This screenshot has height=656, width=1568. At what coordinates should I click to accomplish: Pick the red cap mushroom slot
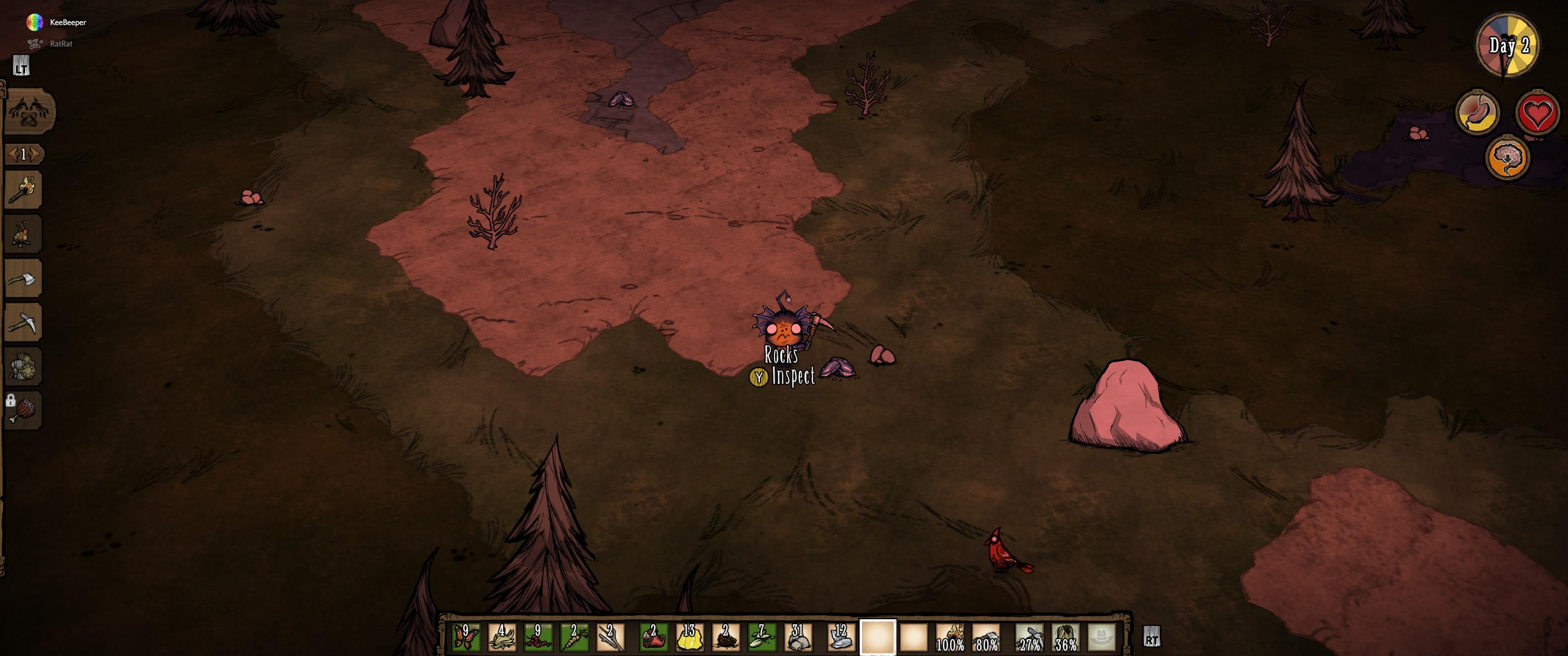point(653,637)
